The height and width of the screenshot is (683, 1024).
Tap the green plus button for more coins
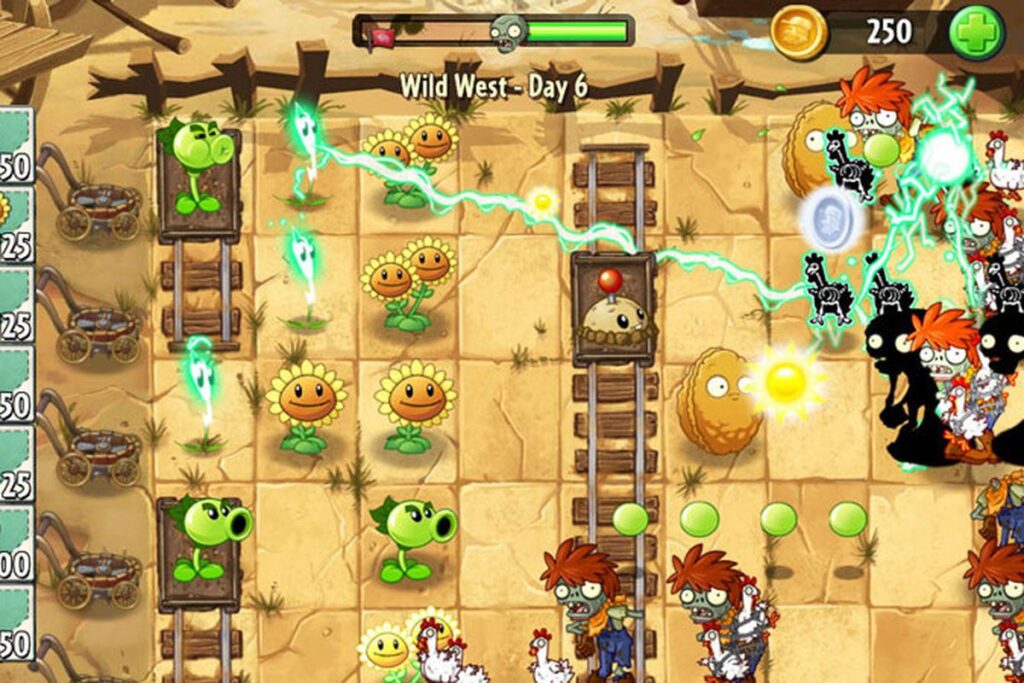[x=976, y=32]
